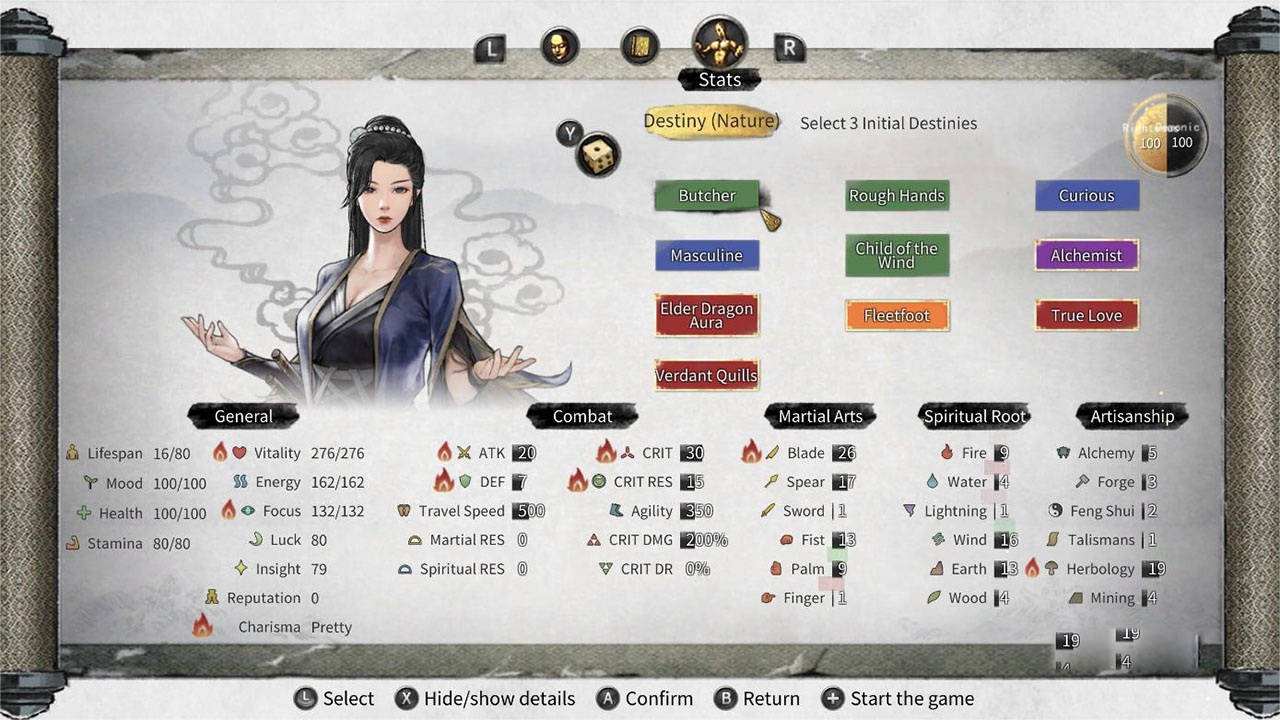Select the Alchemist destiny
Screen dimensions: 1280x720
click(1086, 256)
